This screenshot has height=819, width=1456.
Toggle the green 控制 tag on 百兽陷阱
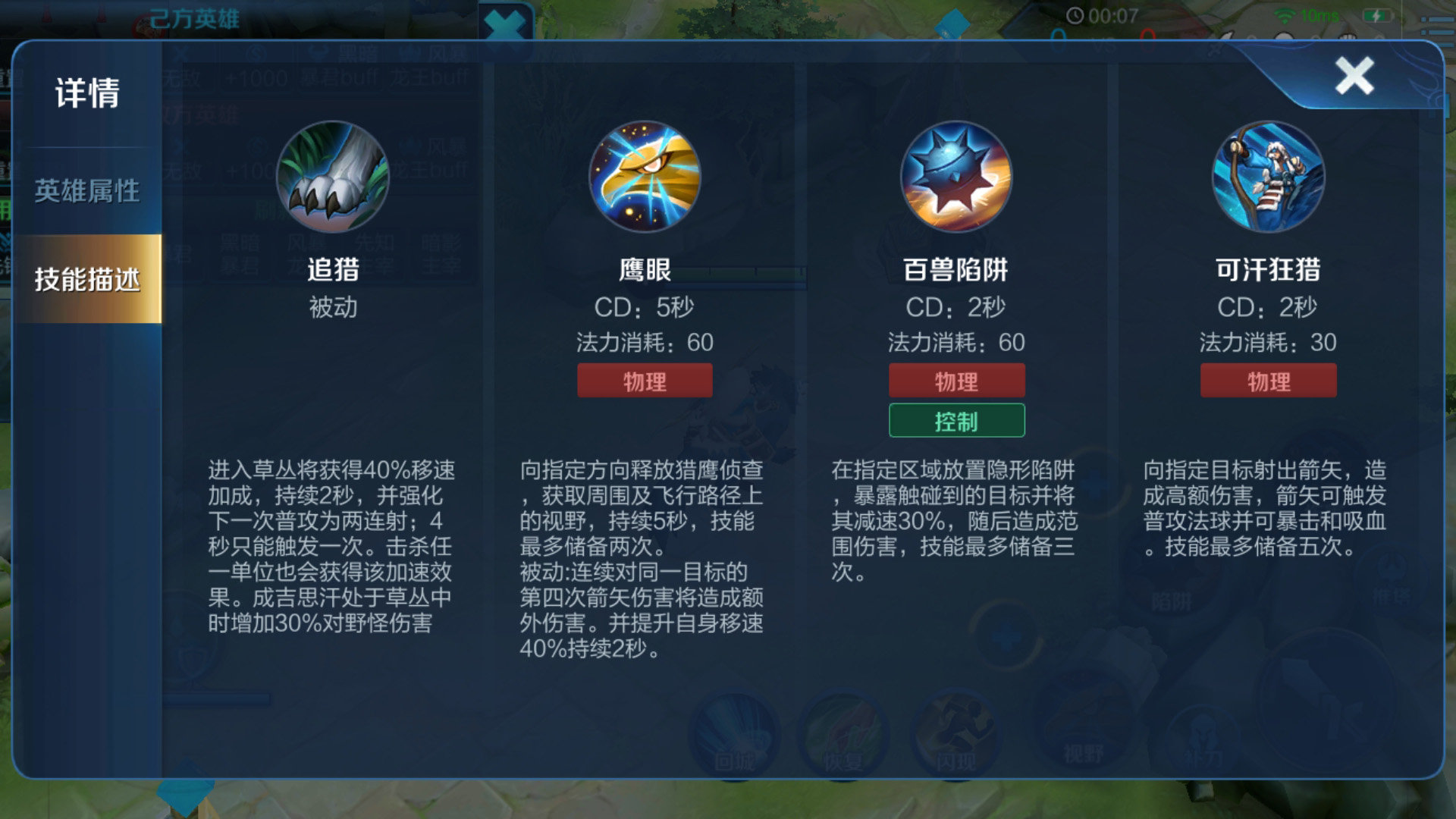coord(955,419)
